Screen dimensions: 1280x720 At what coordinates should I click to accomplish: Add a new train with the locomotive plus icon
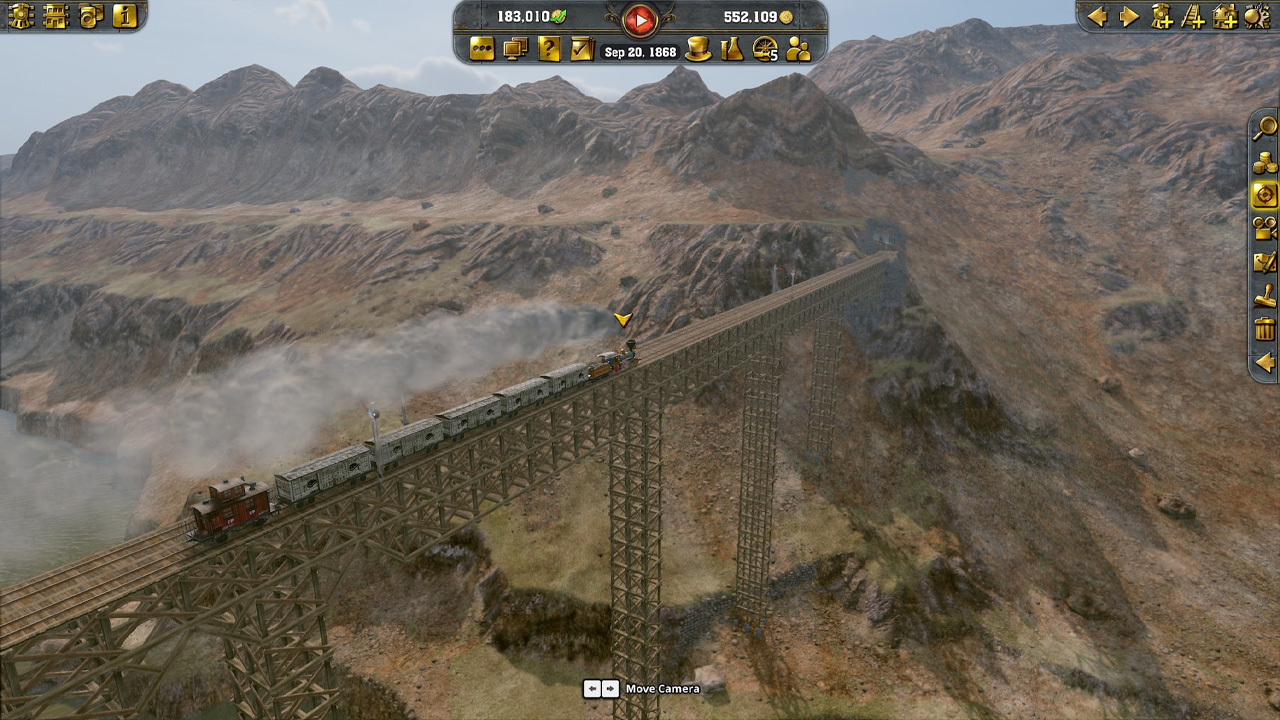(x=1161, y=16)
